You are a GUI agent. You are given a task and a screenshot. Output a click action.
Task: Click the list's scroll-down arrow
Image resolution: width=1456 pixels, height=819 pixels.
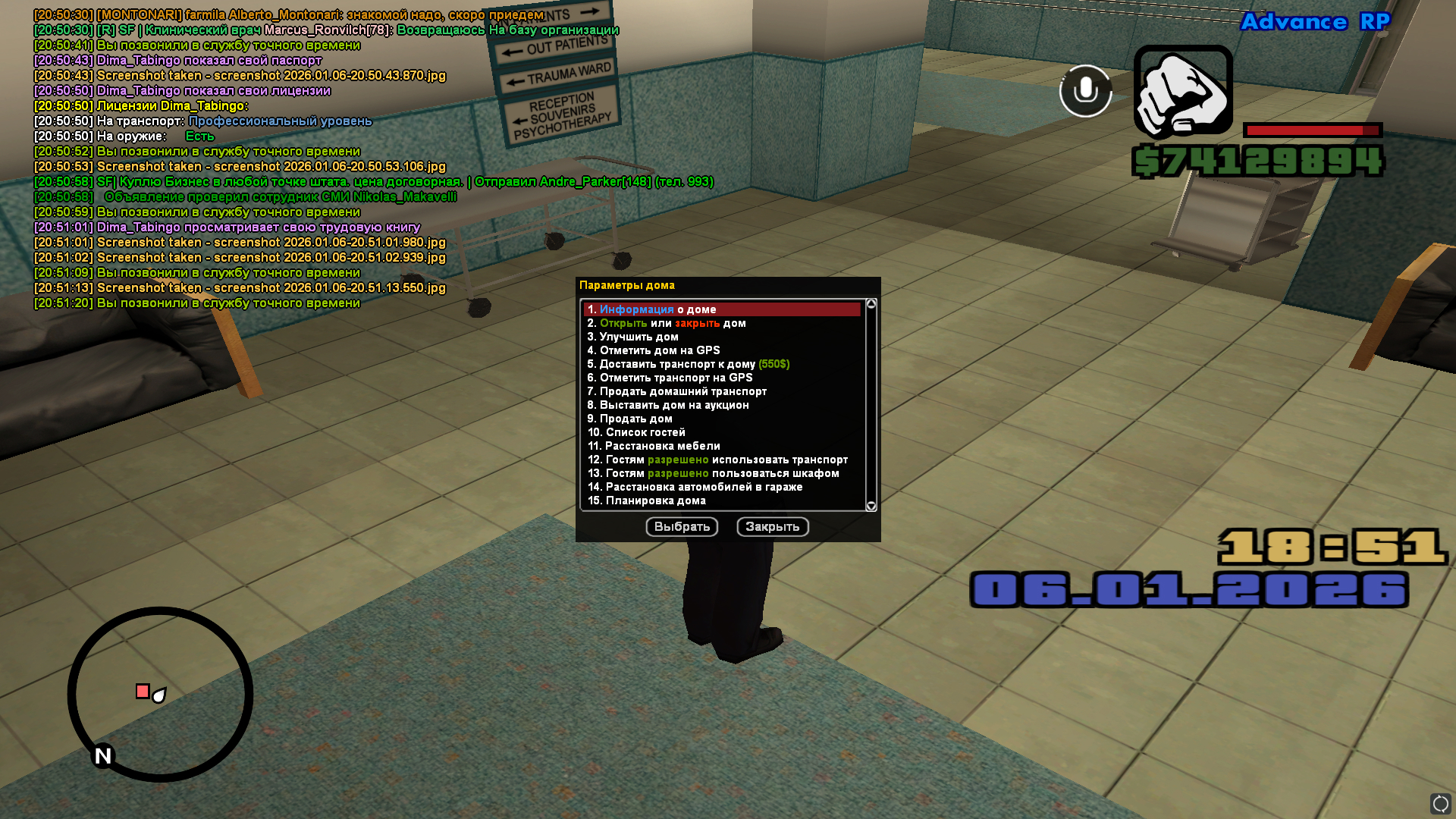pos(871,506)
